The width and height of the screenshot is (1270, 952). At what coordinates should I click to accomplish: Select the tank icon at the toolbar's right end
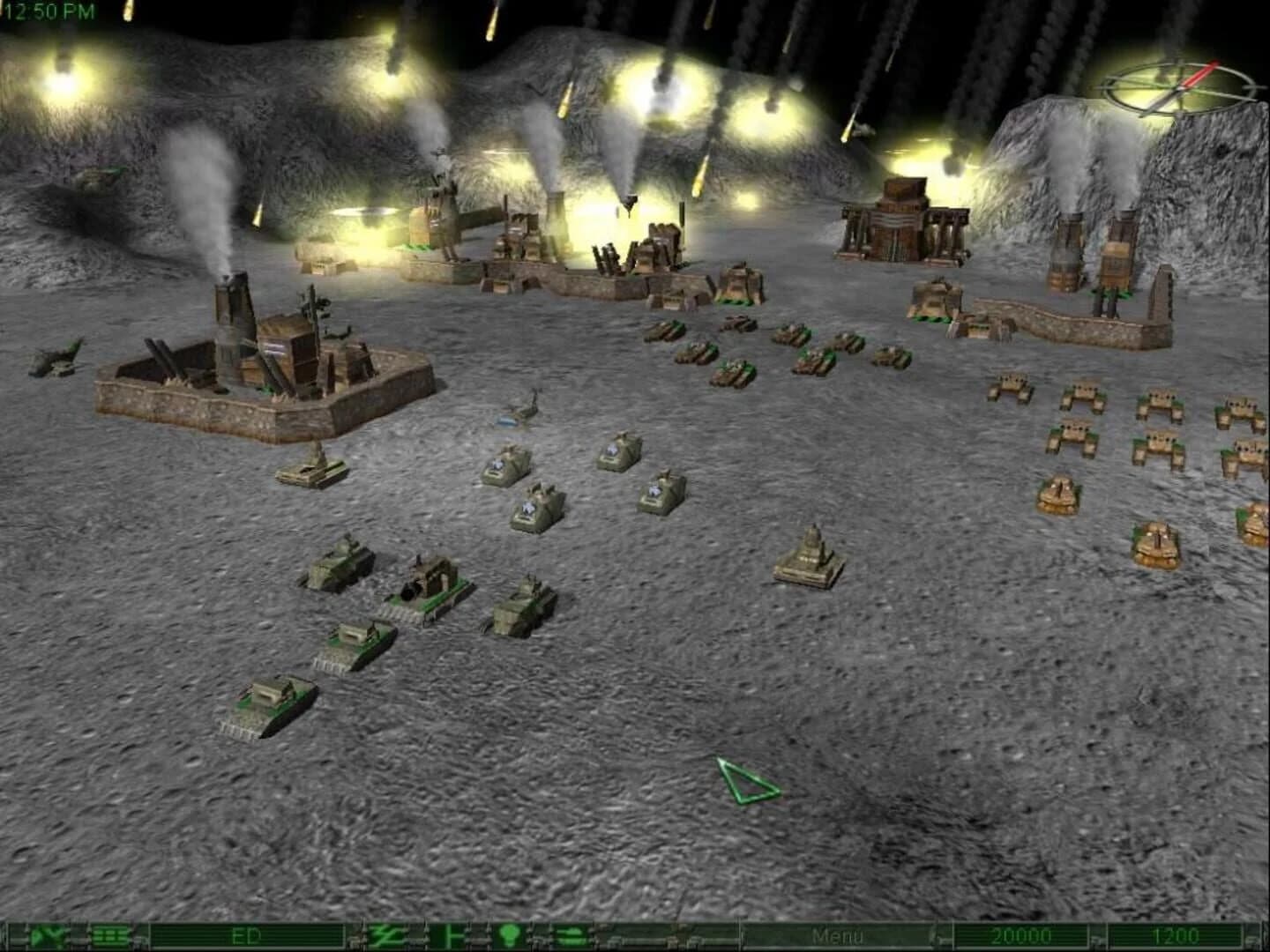click(571, 937)
